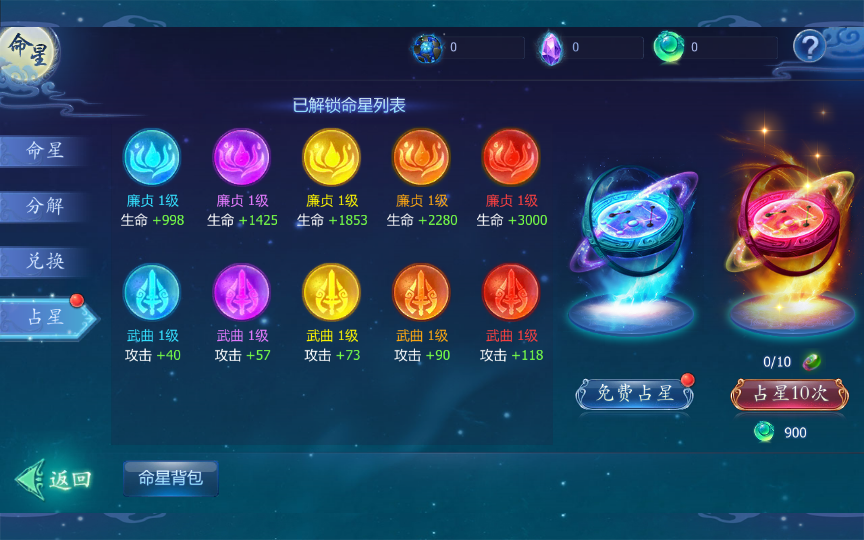Choose the 占星 tab
864x540 pixels.
[45, 317]
